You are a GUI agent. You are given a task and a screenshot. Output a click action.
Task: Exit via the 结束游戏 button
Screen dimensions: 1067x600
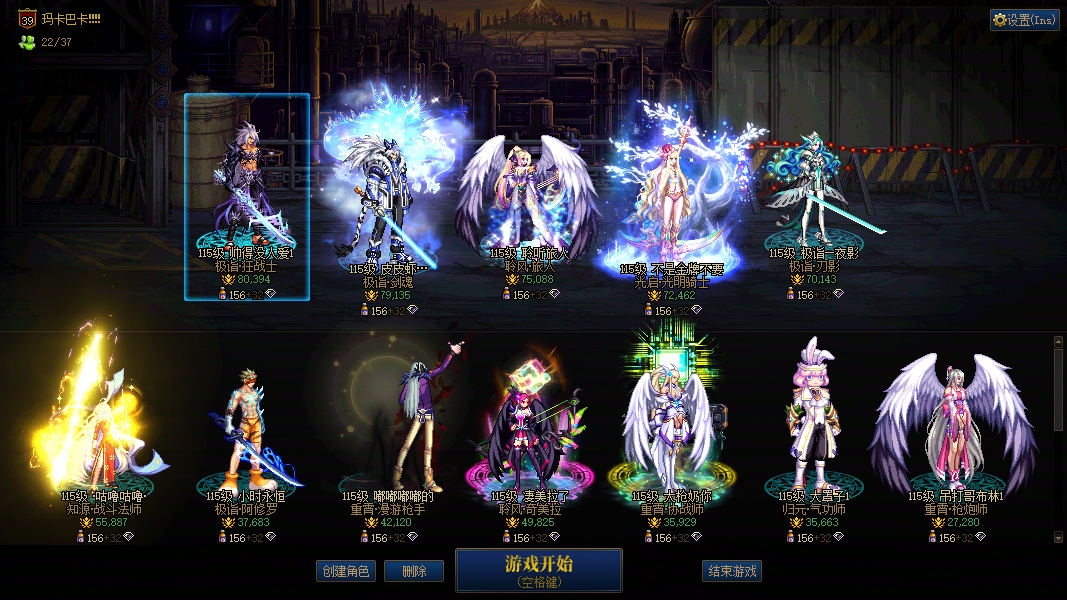click(732, 571)
